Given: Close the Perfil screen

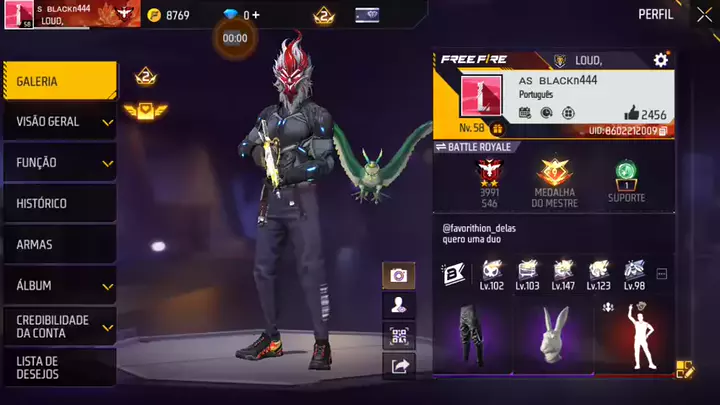Looking at the screenshot, I should pyautogui.click(x=696, y=15).
